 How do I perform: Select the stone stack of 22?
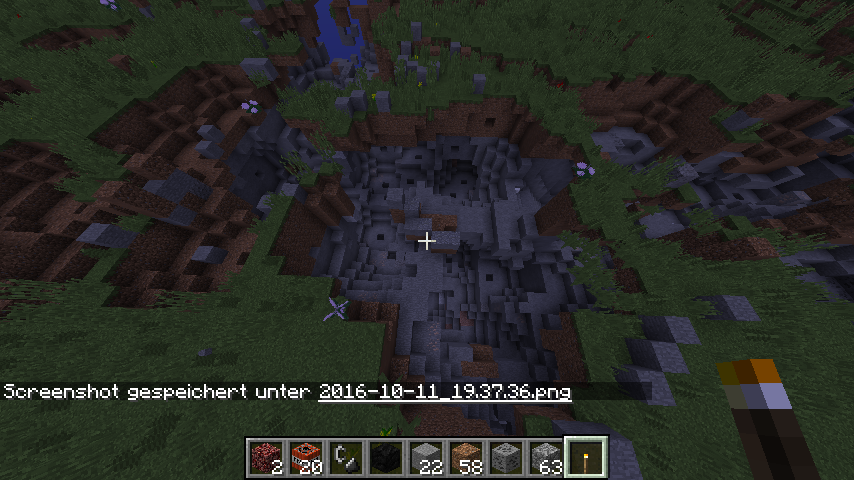(x=425, y=457)
